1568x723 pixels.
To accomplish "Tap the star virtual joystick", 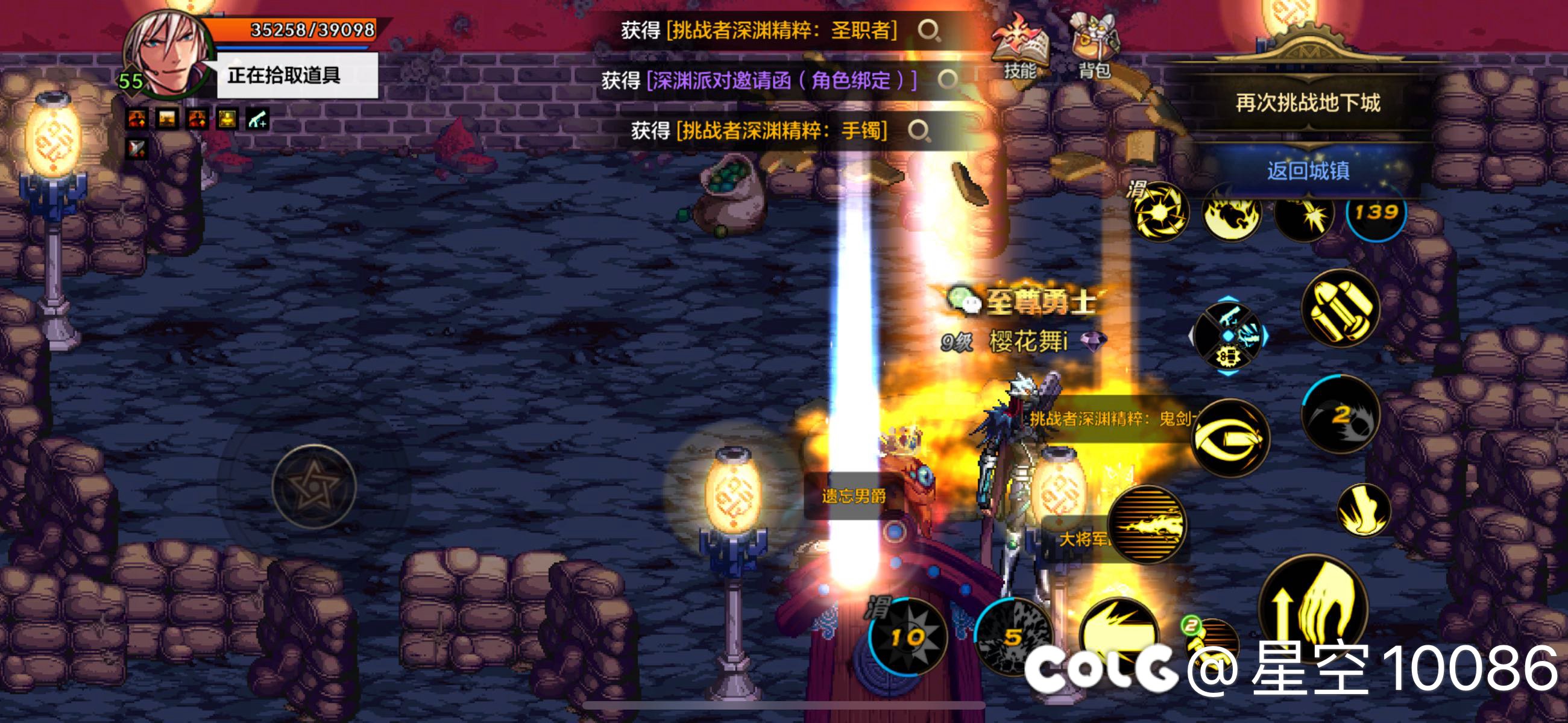I will point(314,487).
